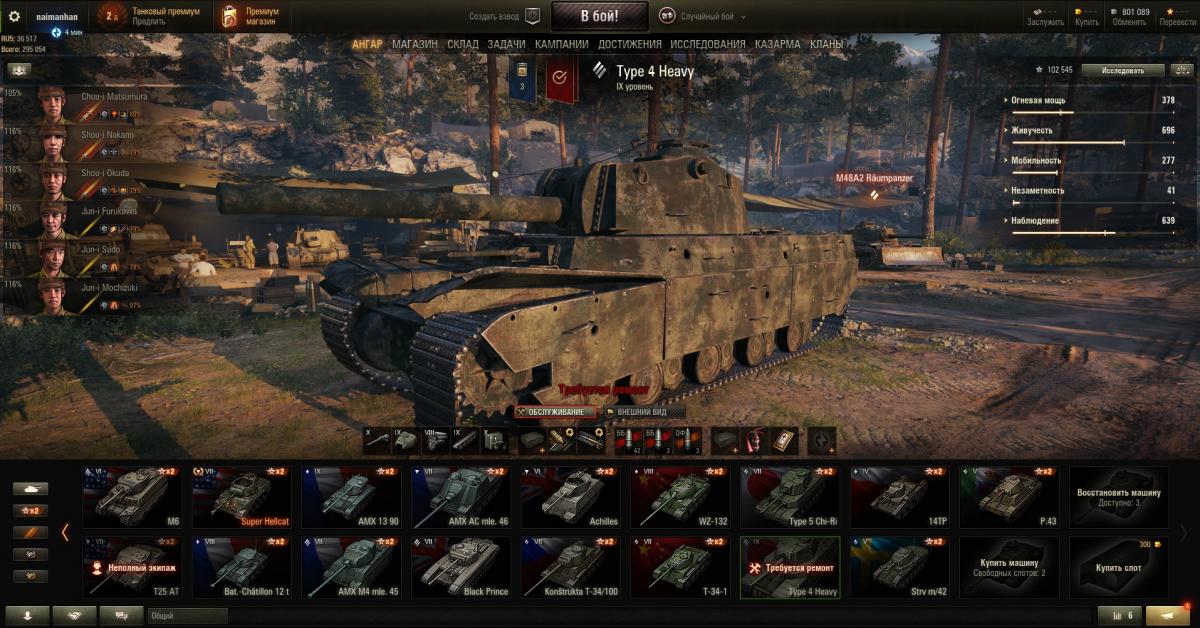This screenshot has width=1200, height=628.
Task: Pick the WZ-132 tank from carousel
Action: (676, 497)
